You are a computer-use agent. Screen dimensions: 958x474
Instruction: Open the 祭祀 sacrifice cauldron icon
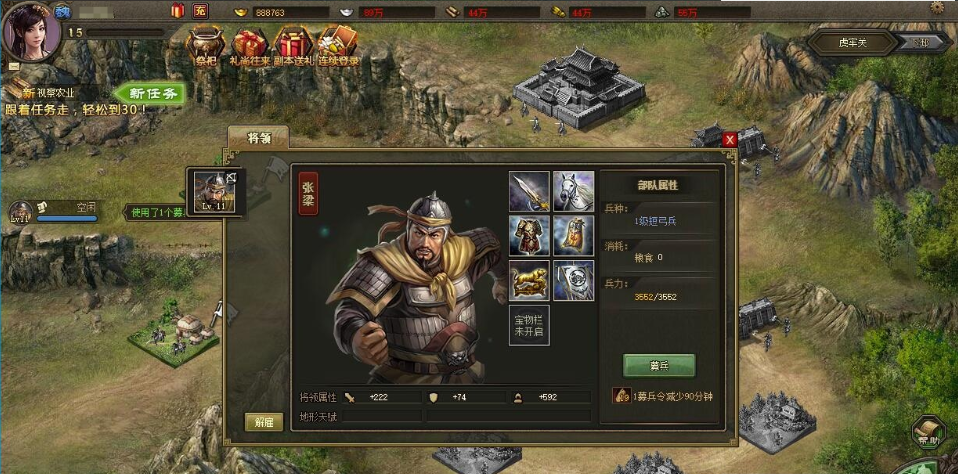[x=207, y=47]
